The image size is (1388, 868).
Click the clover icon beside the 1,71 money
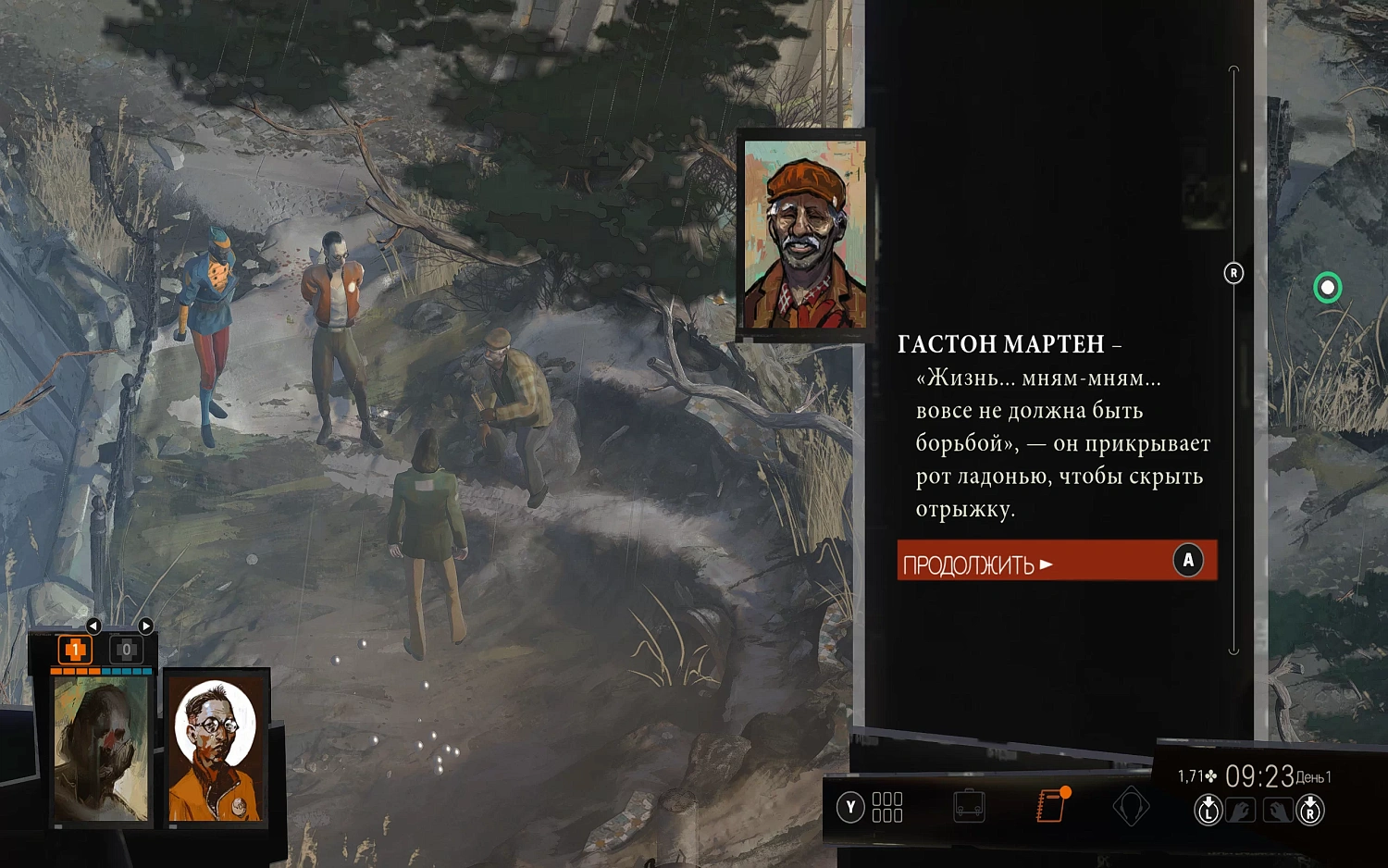coord(1212,777)
